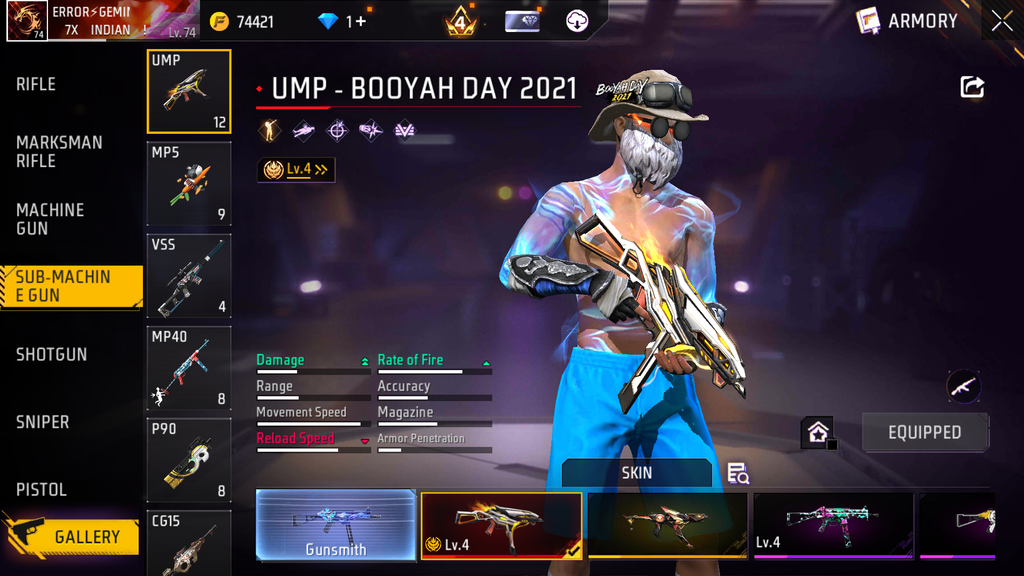
Task: Share the UMP Booyah Day skin
Action: click(x=972, y=87)
